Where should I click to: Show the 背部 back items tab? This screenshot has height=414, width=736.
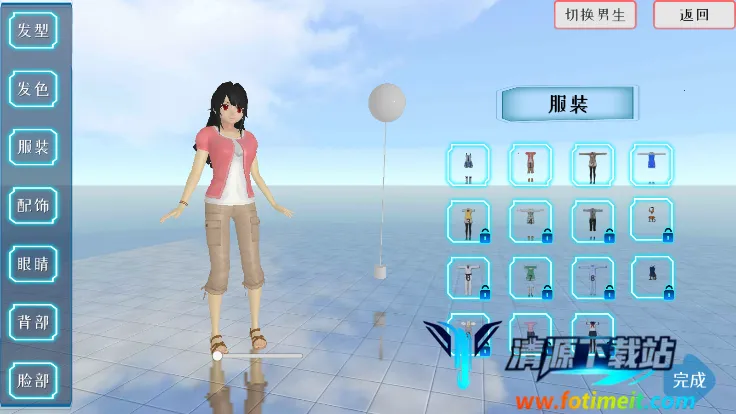pos(33,322)
